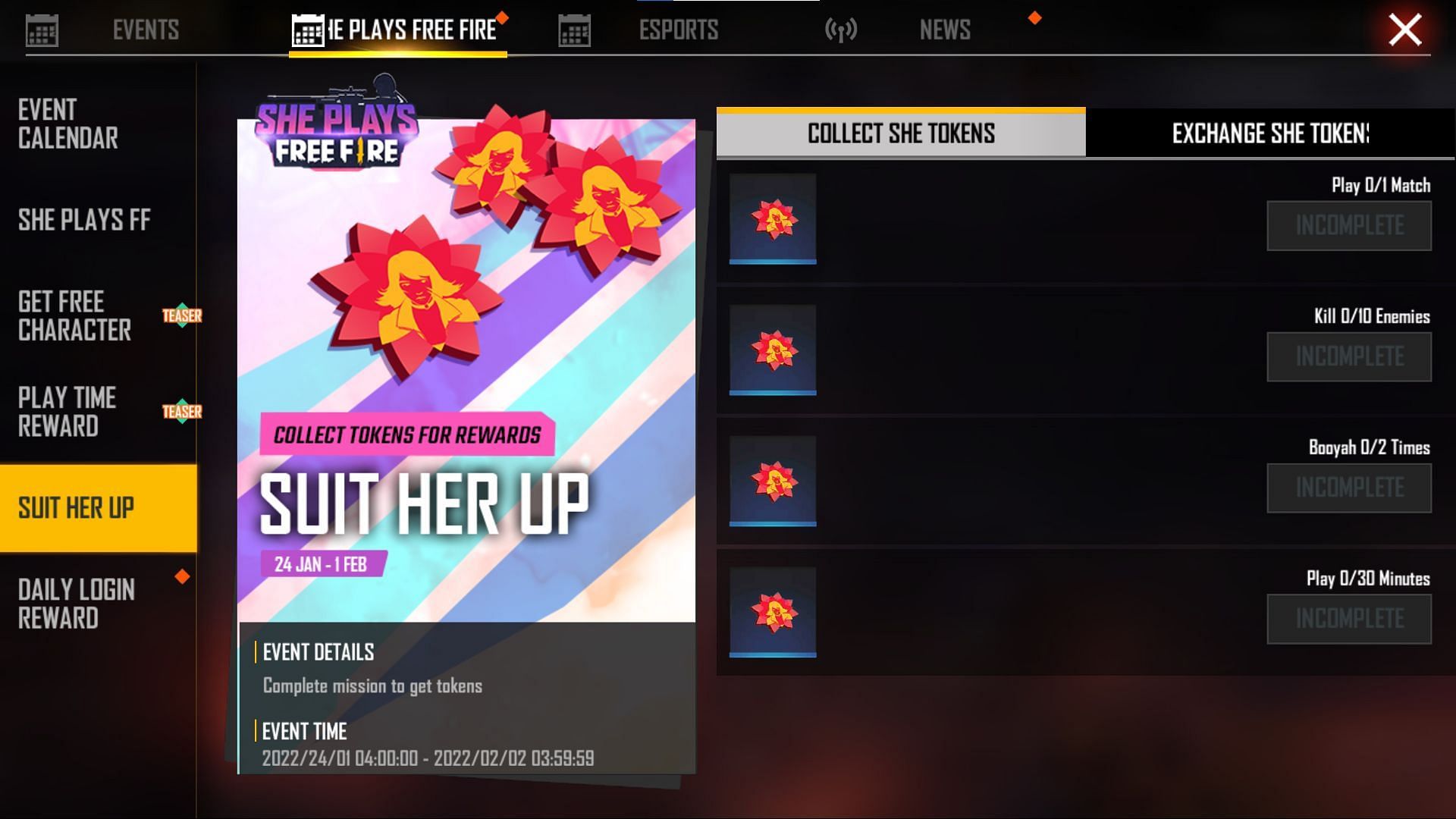Click Incomplete button for Play 0/30 Minutes
Viewport: 1456px width, 819px height.
[1349, 619]
